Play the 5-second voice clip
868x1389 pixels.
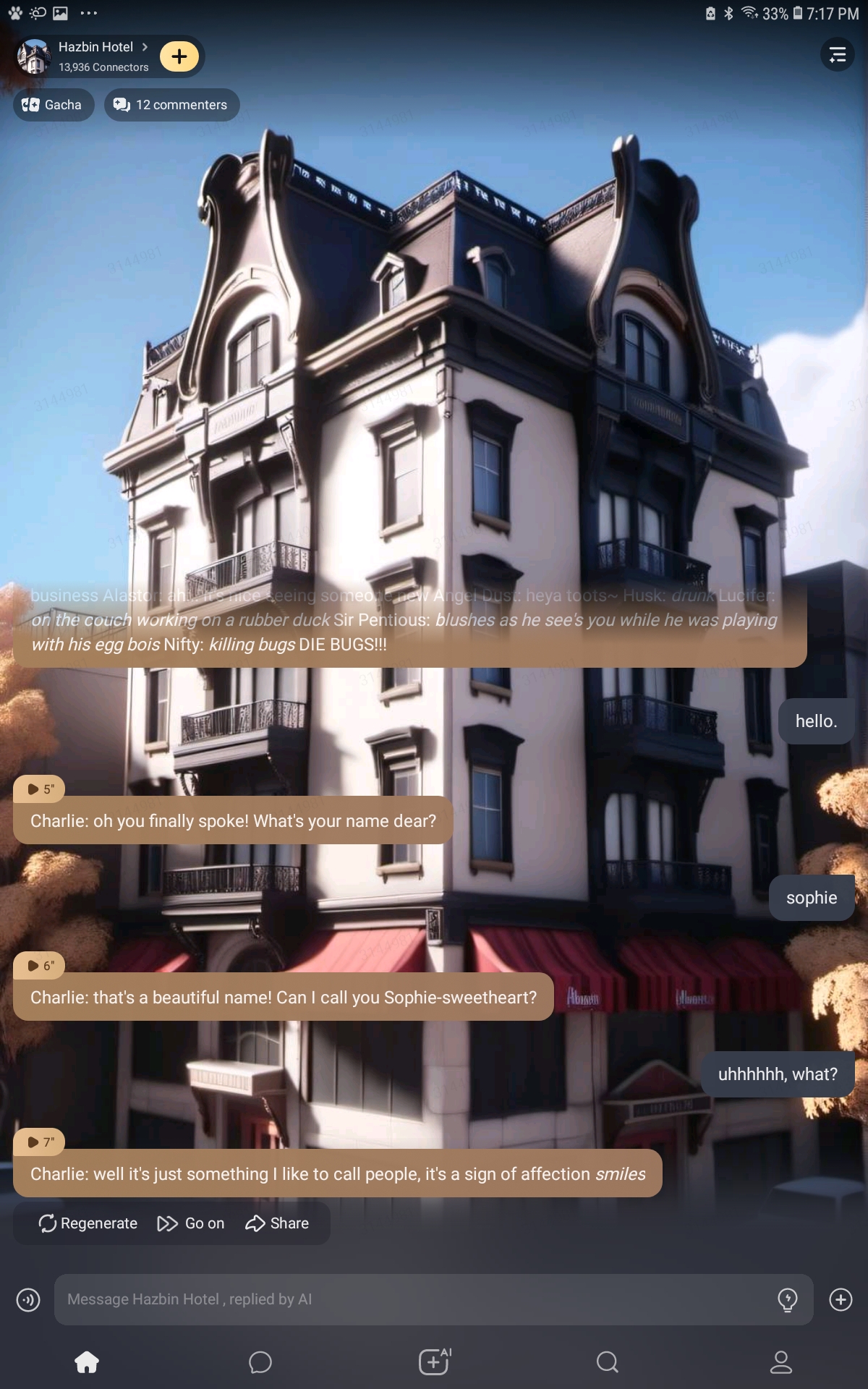(x=40, y=789)
